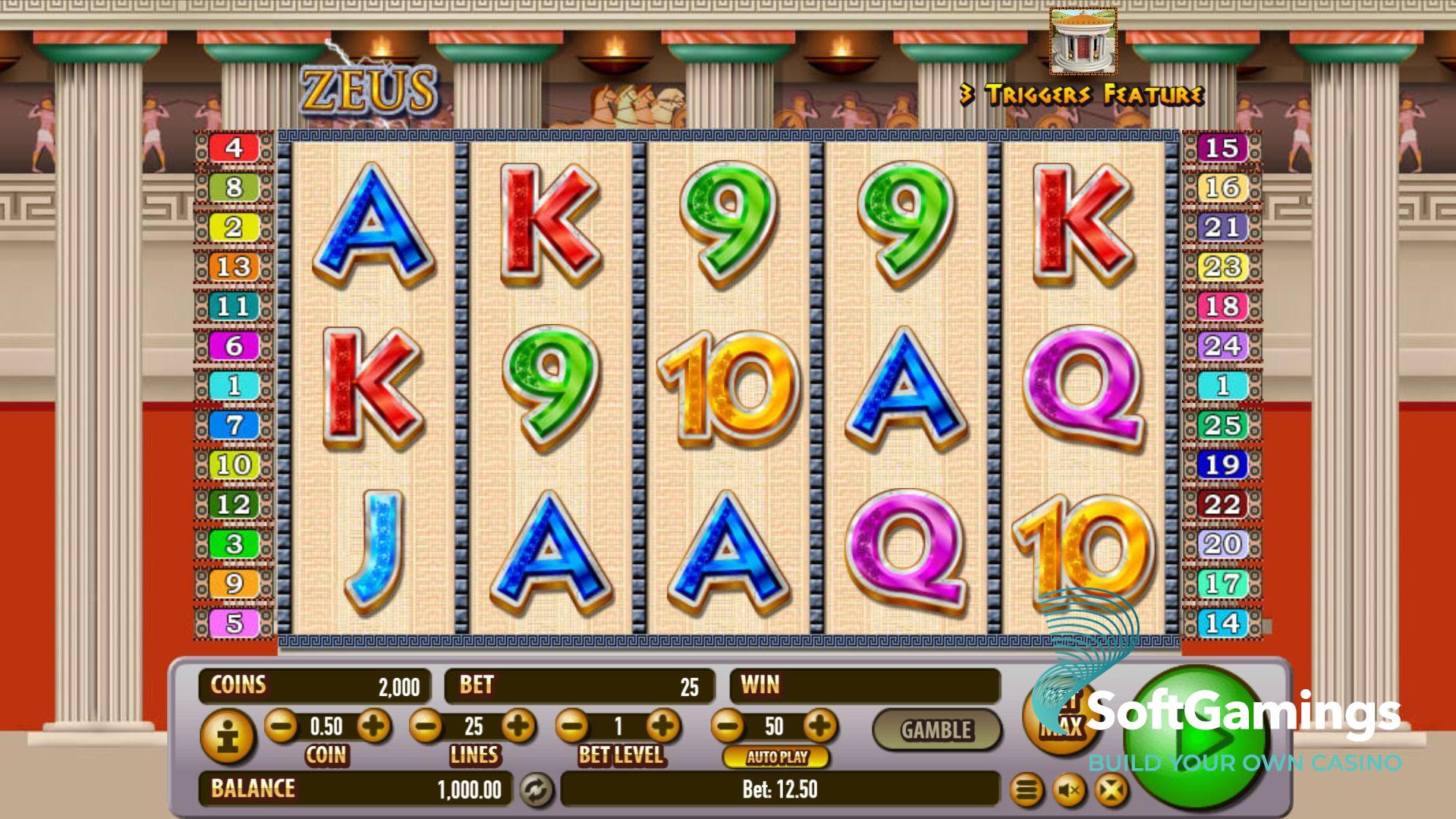Decrease the coin value
Screen dimensions: 1456x819
tap(281, 726)
